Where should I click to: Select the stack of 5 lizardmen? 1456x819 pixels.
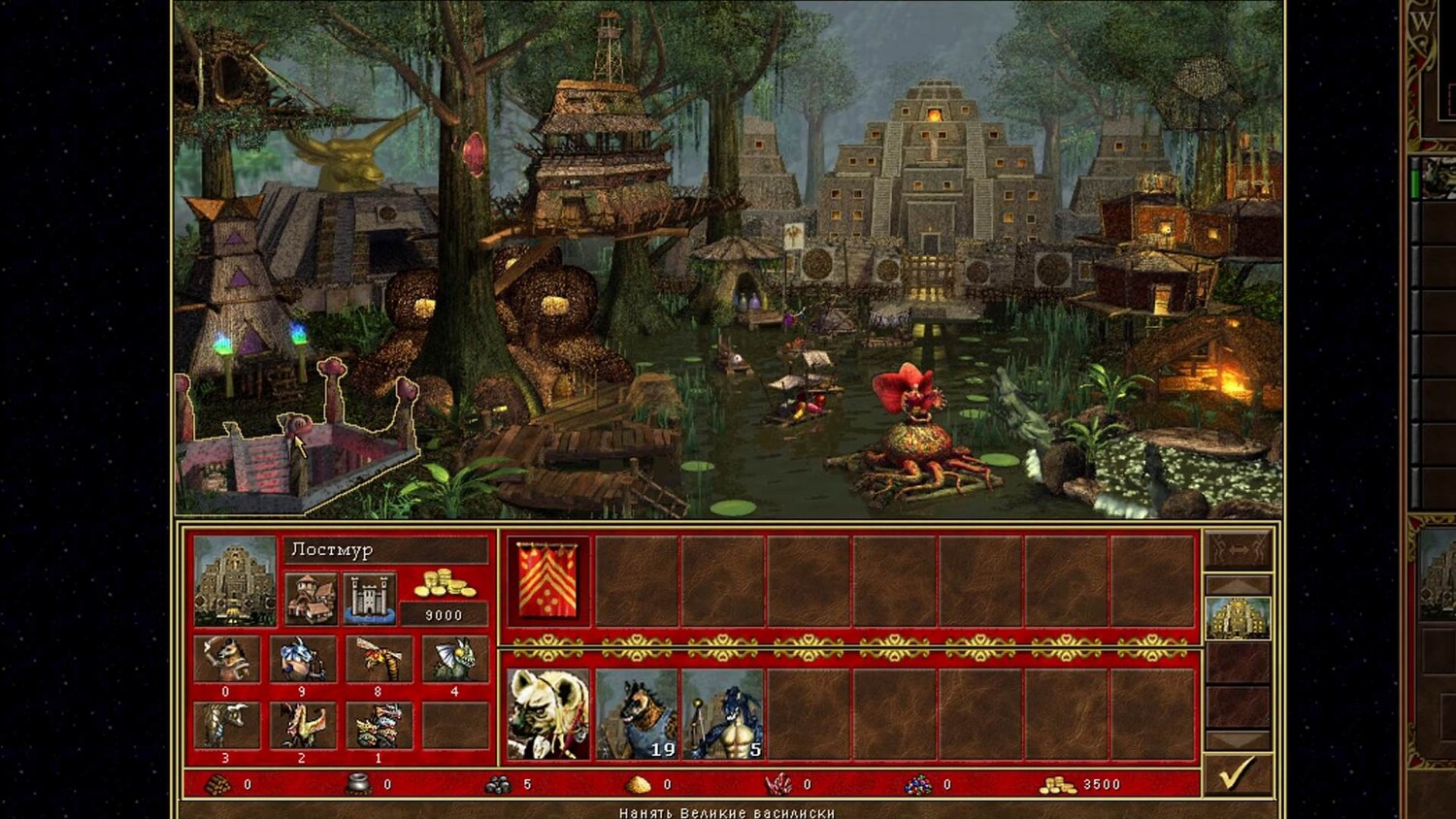(x=722, y=714)
